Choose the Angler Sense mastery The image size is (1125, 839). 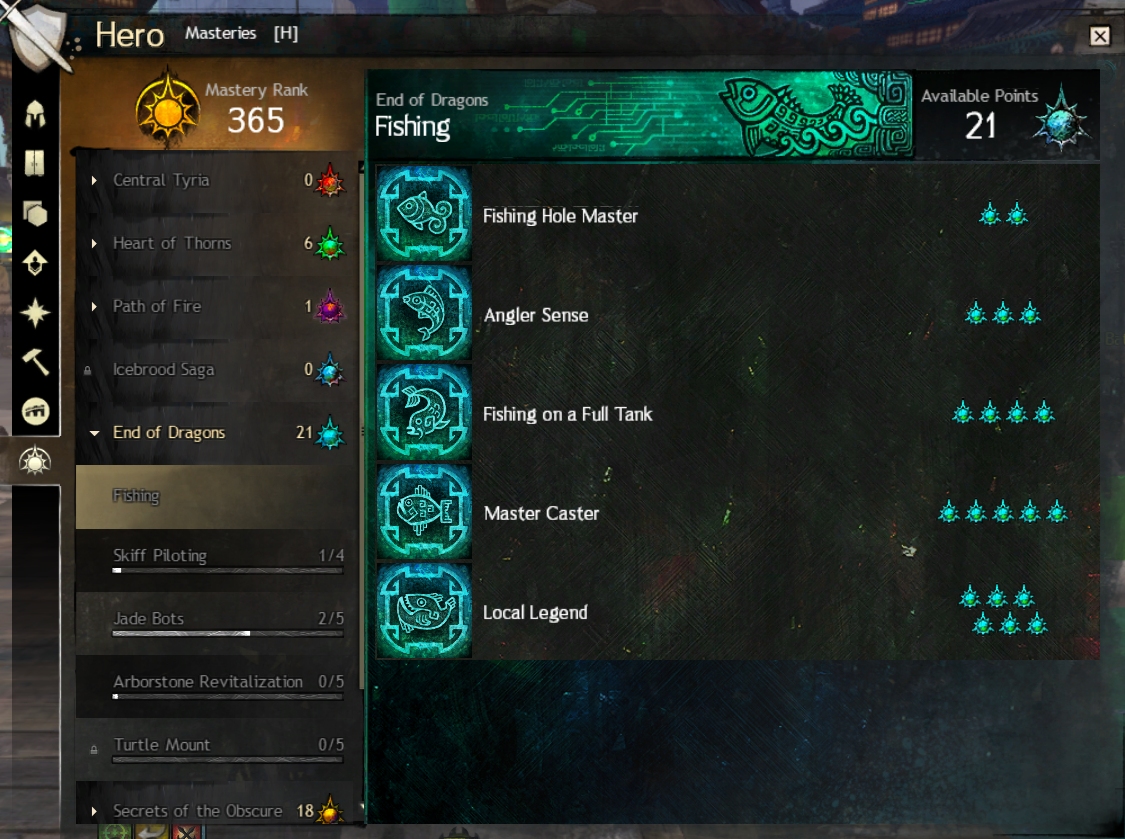(x=536, y=315)
